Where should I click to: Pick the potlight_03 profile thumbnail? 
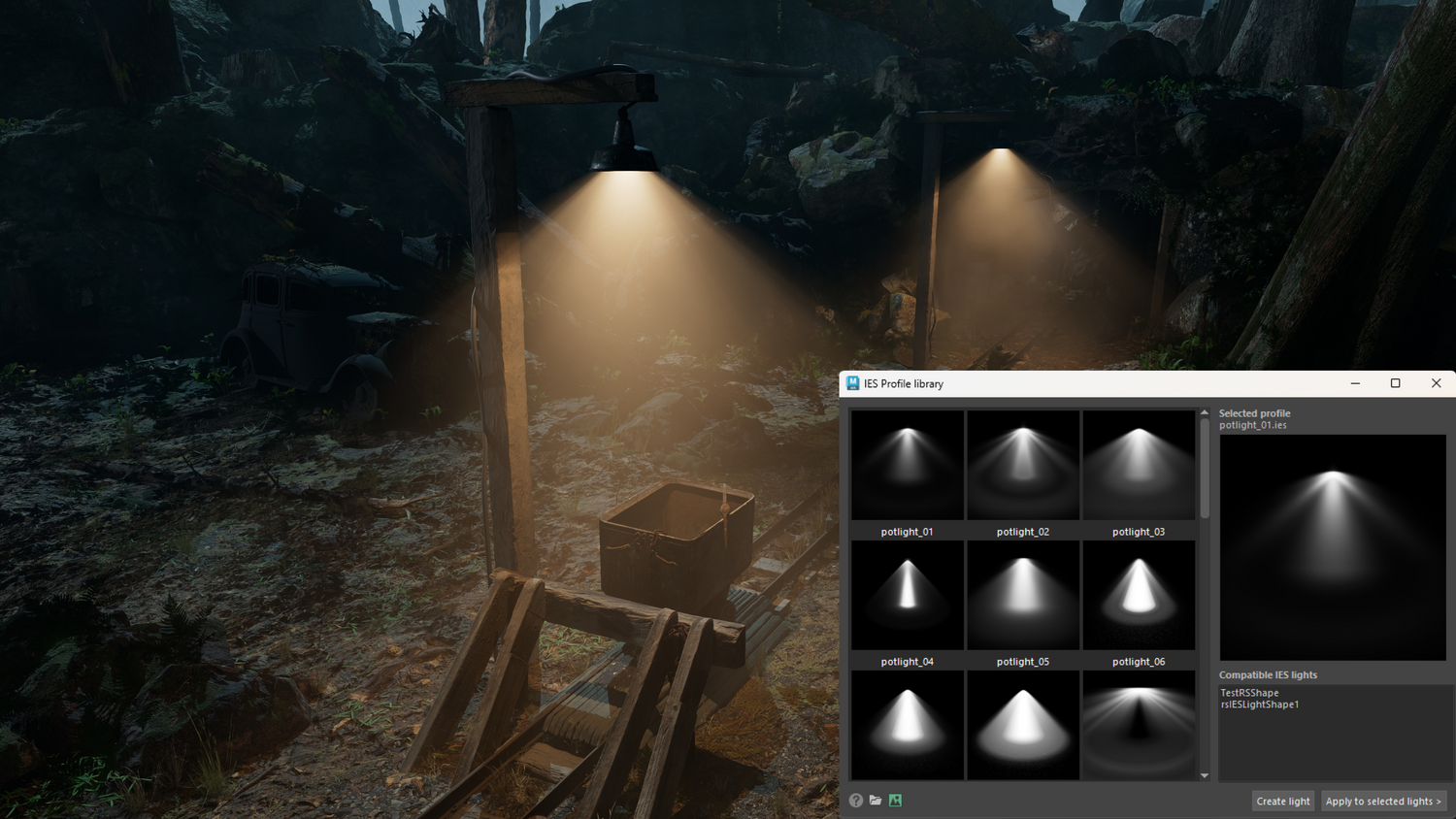click(x=1139, y=466)
